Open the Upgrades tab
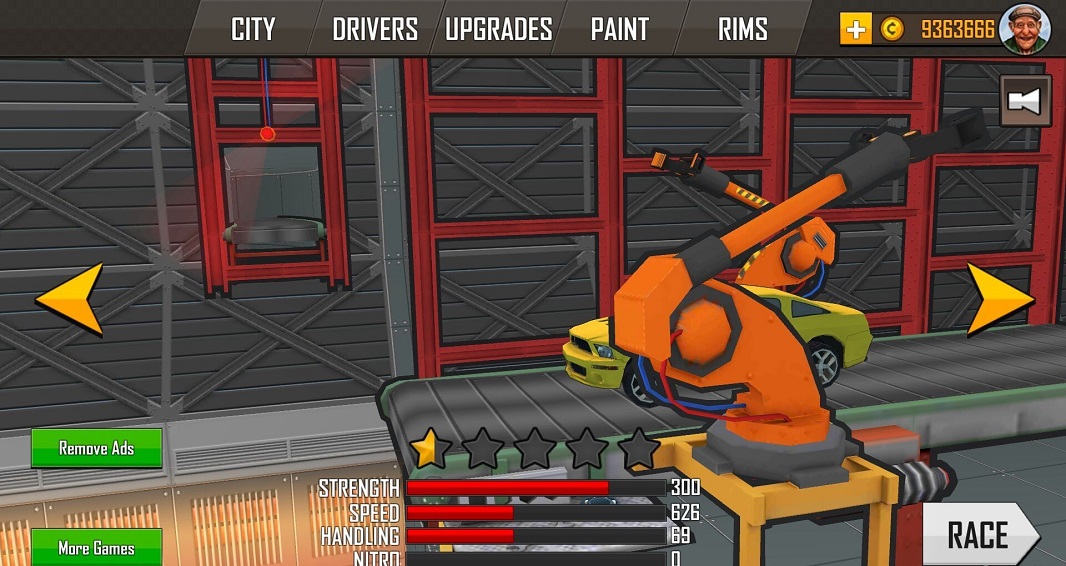1066x566 pixels. tap(498, 29)
